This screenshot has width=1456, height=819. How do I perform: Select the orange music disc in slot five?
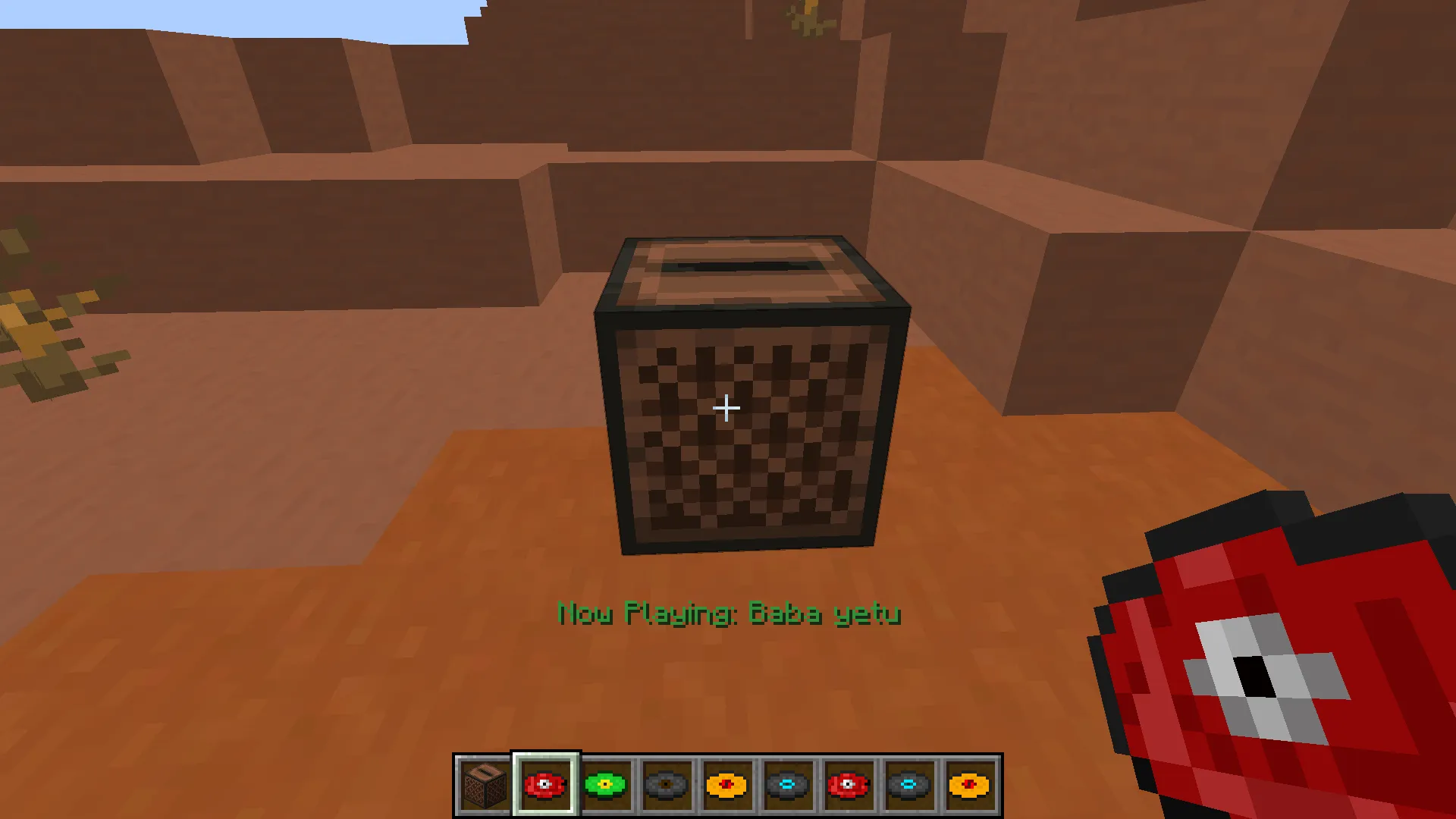(726, 785)
